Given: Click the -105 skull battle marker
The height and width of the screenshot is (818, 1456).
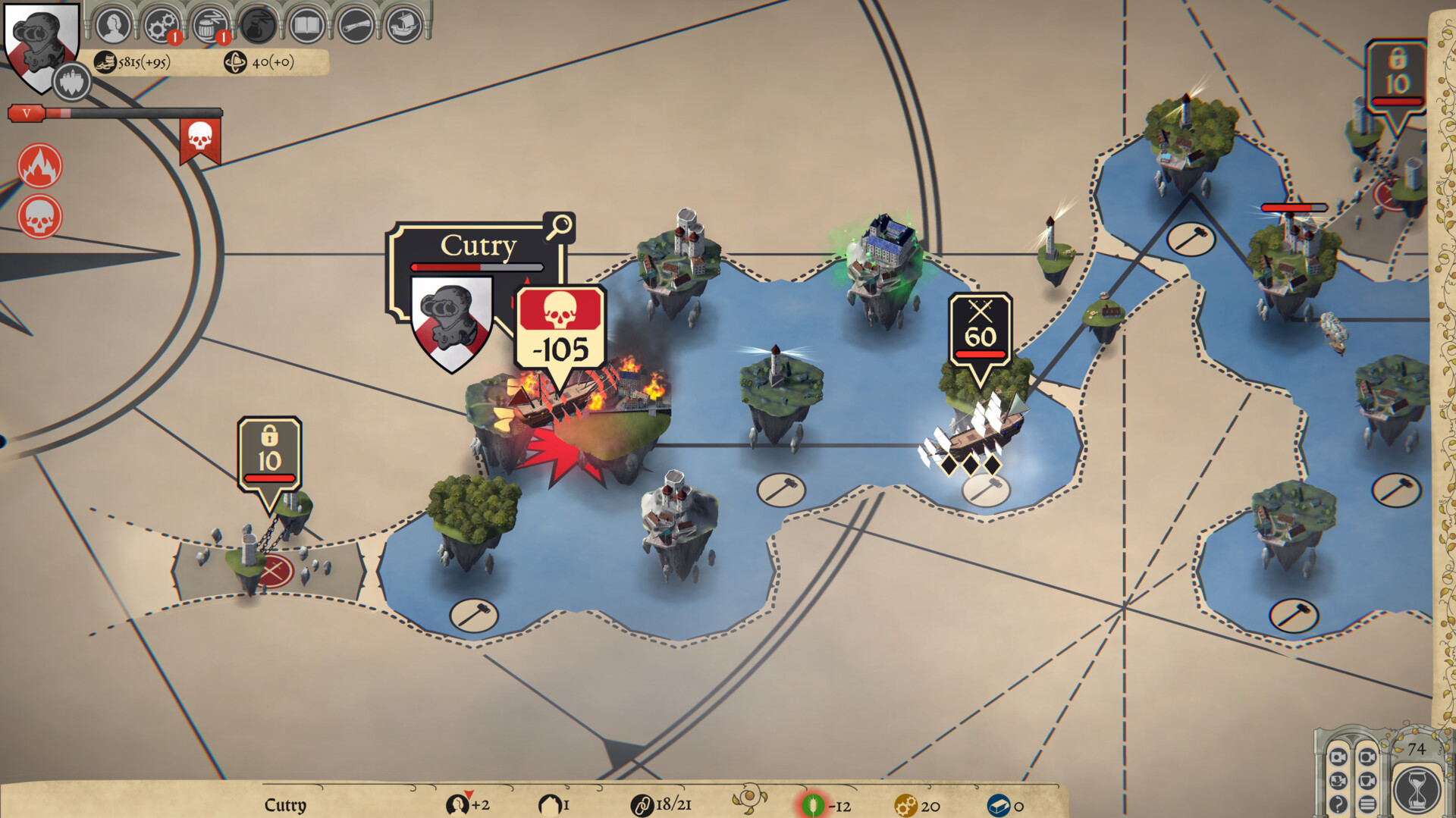Looking at the screenshot, I should tap(560, 332).
